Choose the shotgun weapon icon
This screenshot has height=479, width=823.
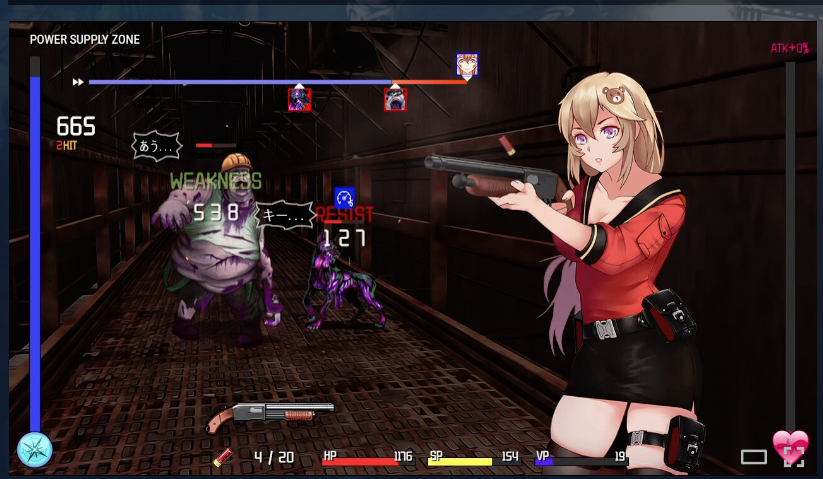[x=270, y=415]
